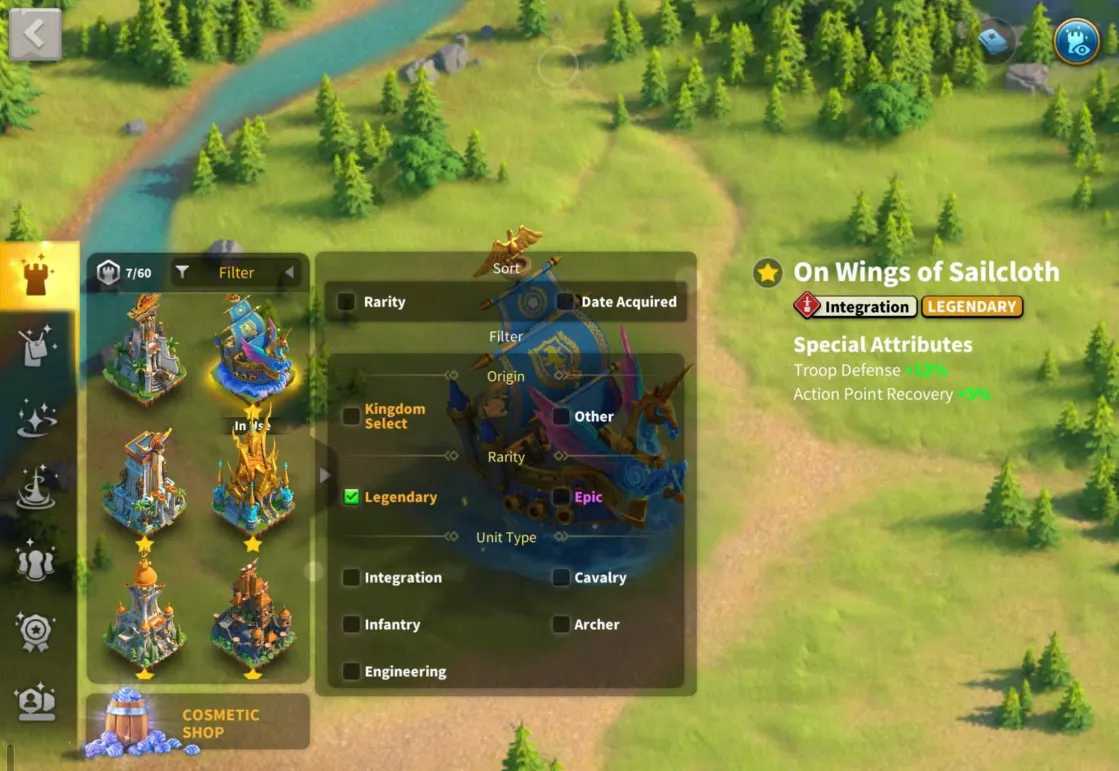This screenshot has height=771, width=1119.
Task: Open the medal ribbon tab
Action: [37, 632]
